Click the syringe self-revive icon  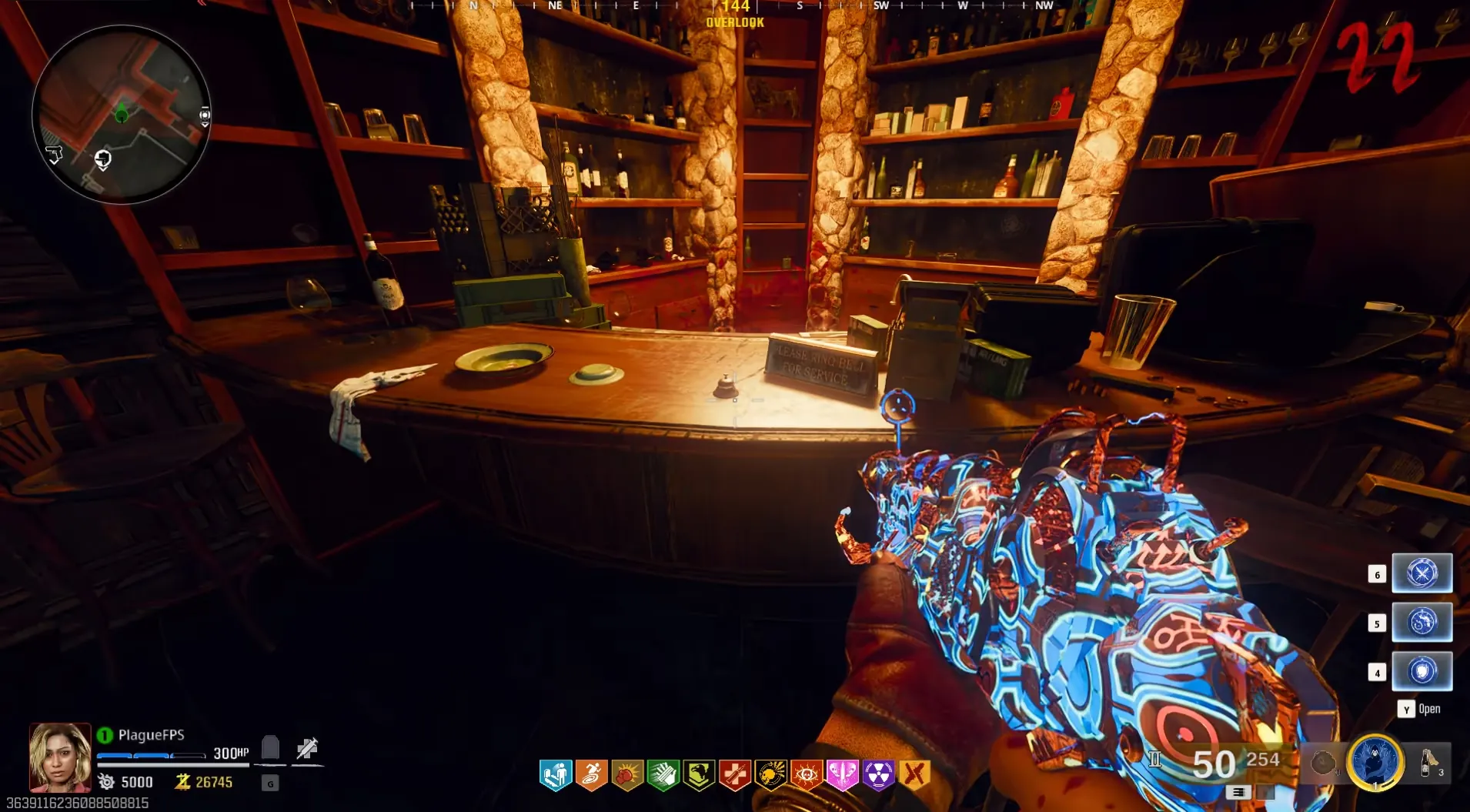[x=307, y=748]
